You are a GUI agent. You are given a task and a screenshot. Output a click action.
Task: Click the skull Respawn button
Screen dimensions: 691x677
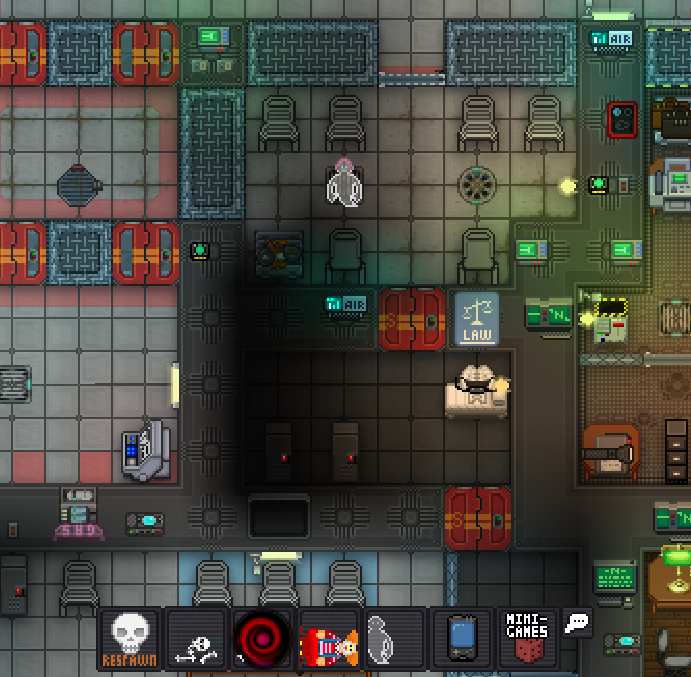130,639
